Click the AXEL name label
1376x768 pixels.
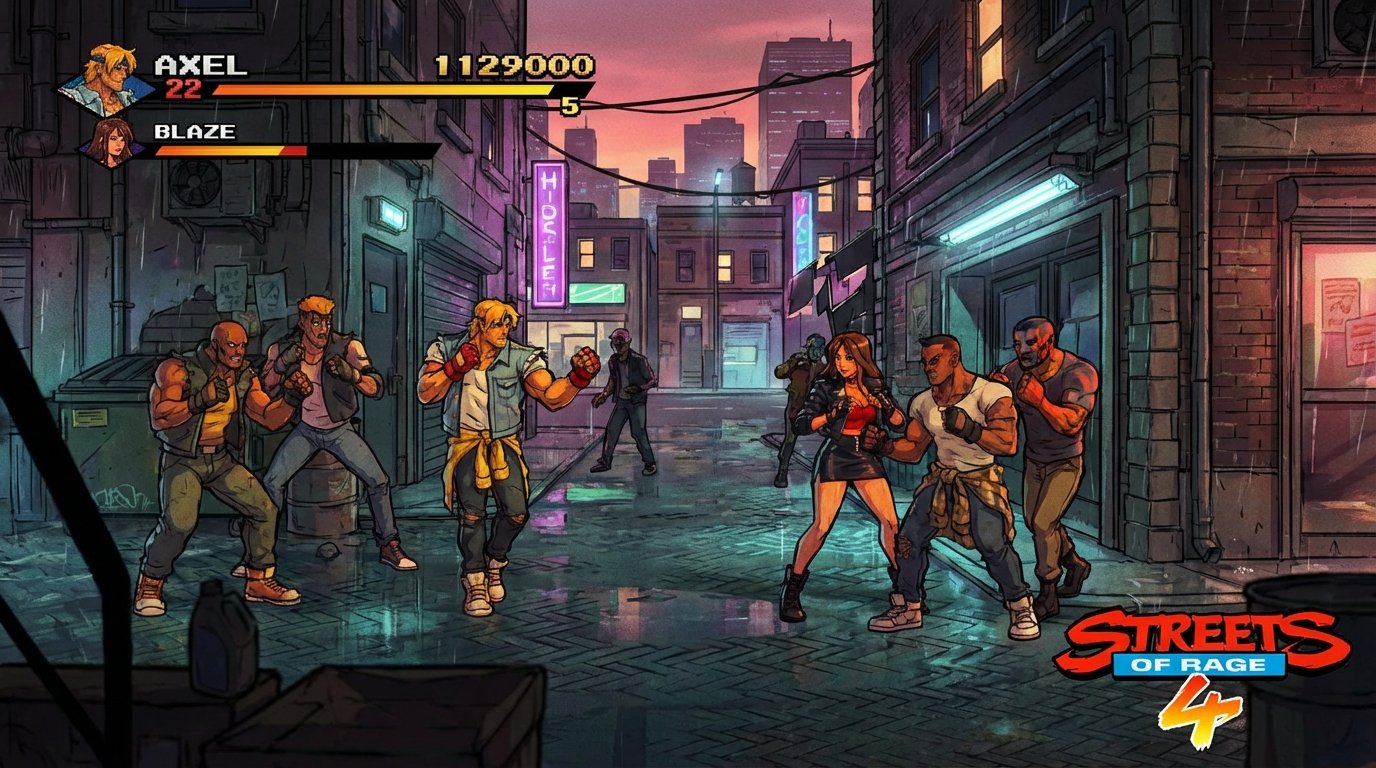[200, 63]
